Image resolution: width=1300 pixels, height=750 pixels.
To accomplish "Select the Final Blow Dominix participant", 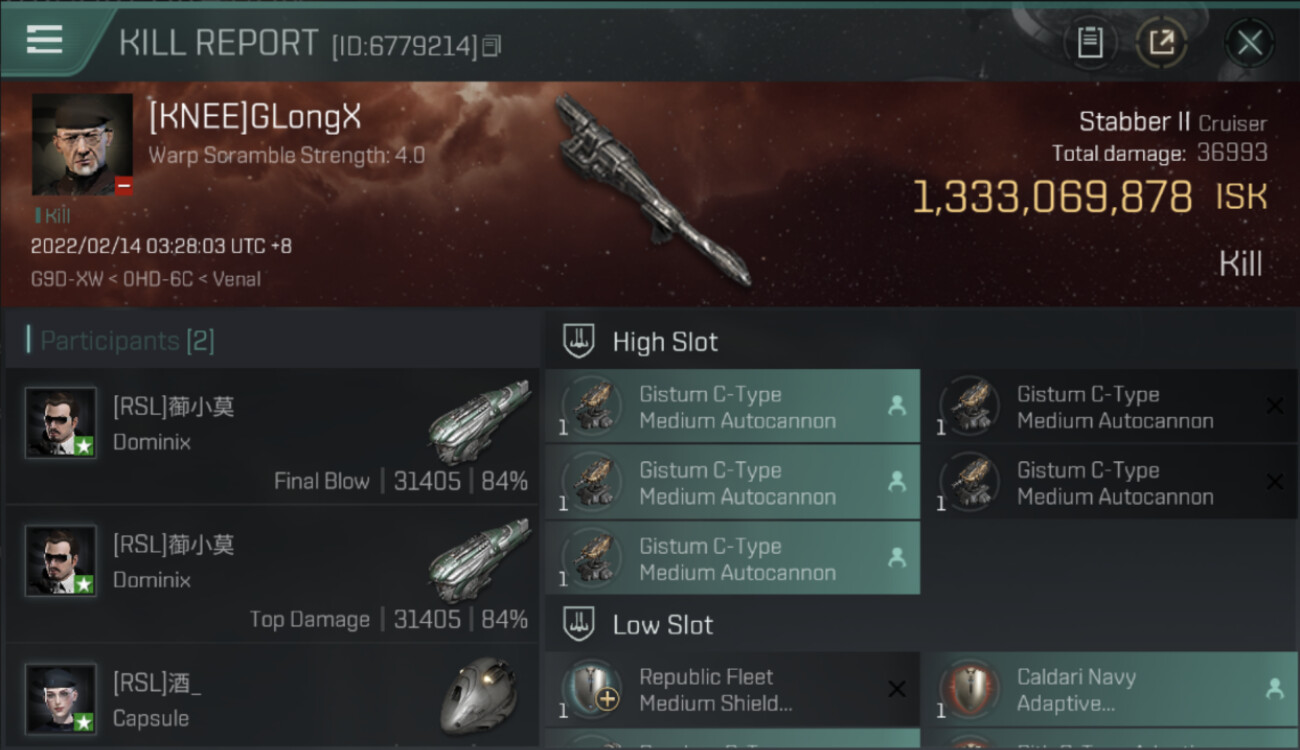I will click(x=272, y=436).
